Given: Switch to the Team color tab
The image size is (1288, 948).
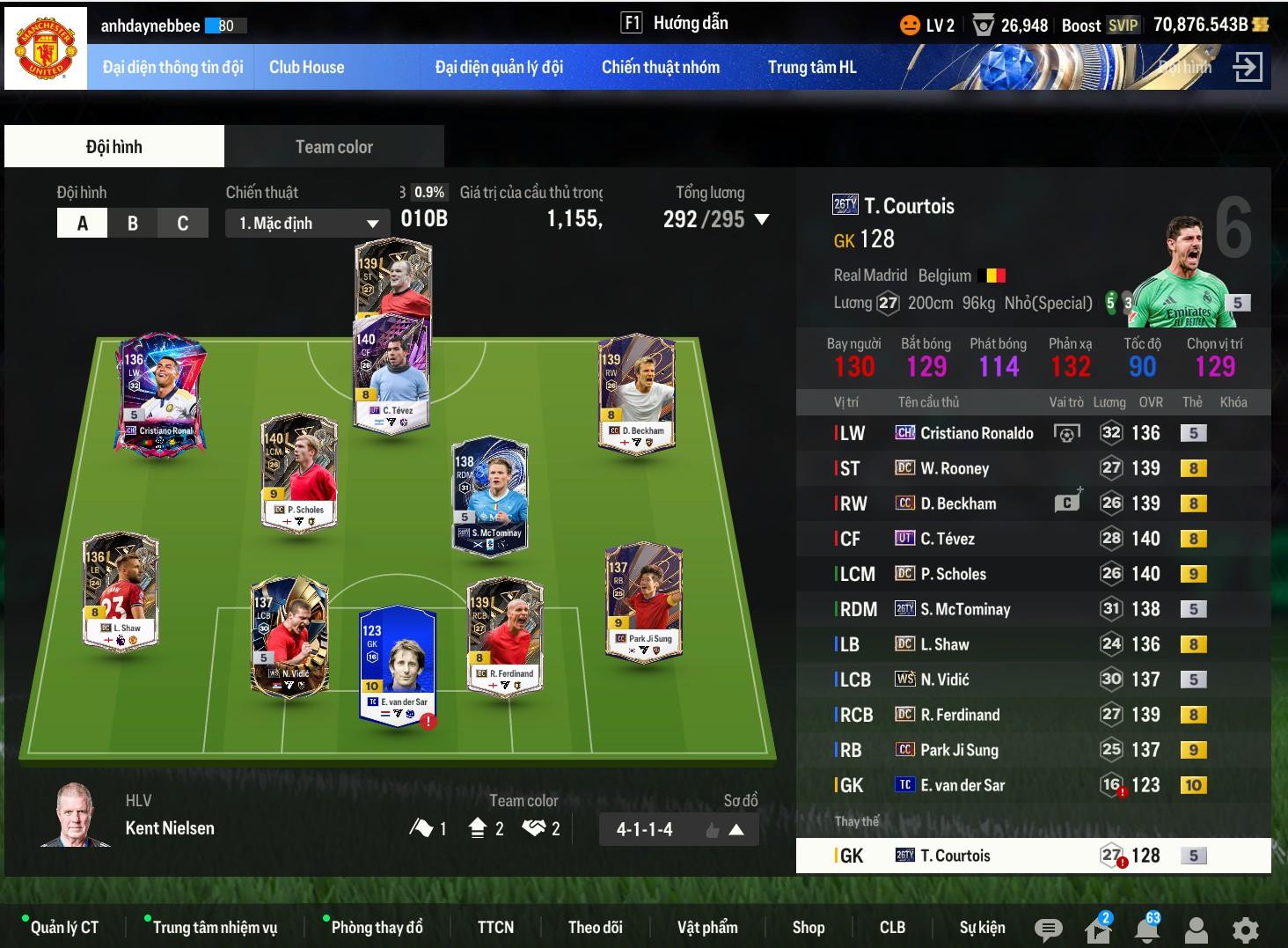Looking at the screenshot, I should point(333,147).
